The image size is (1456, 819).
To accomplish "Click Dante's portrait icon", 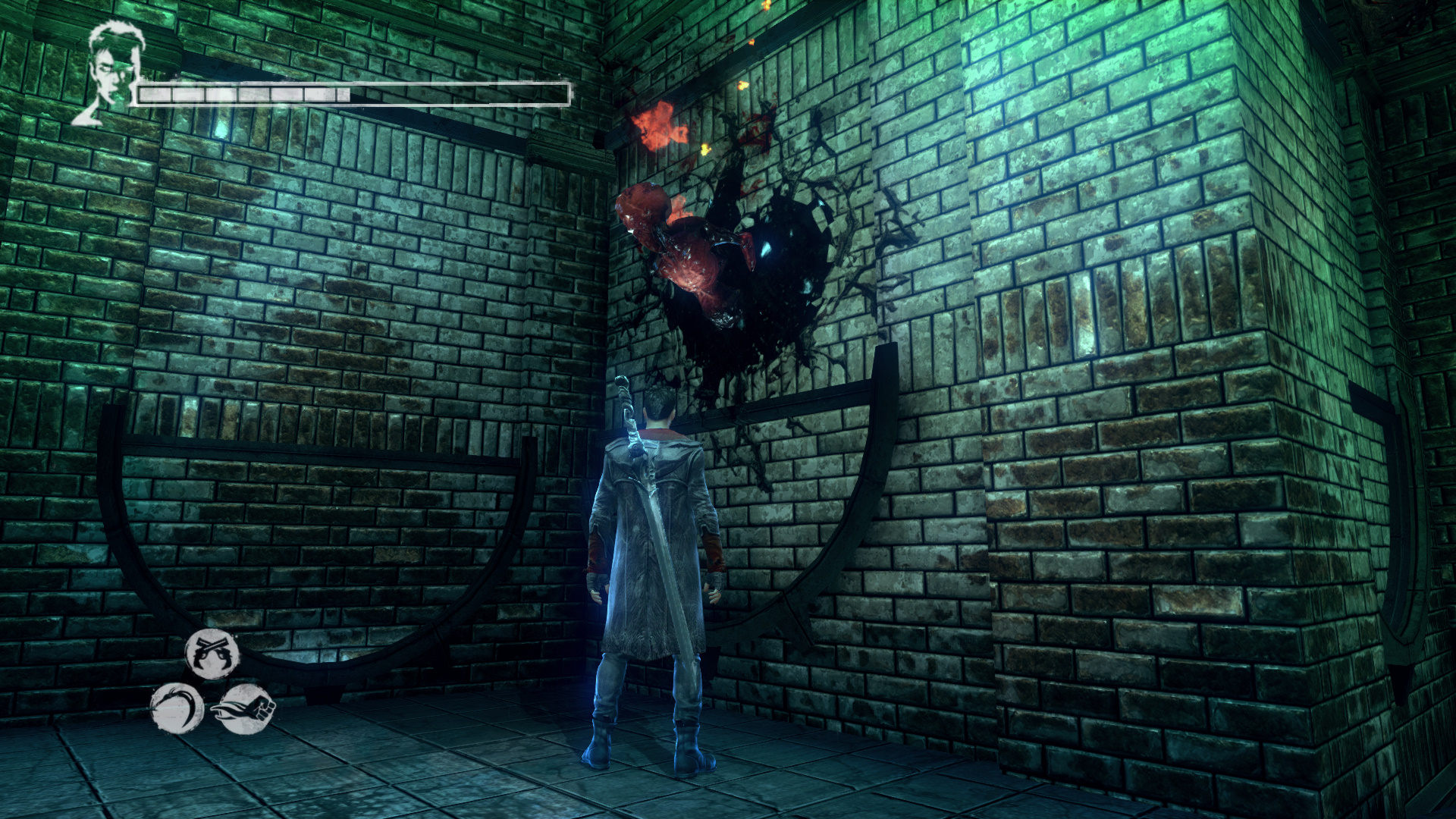I will tap(105, 74).
